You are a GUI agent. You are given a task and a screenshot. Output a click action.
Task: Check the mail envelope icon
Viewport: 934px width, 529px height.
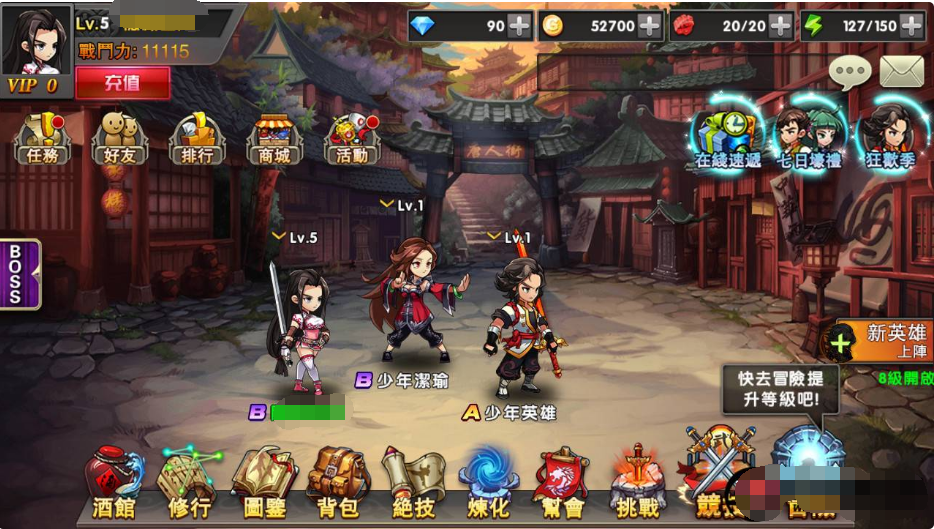900,72
